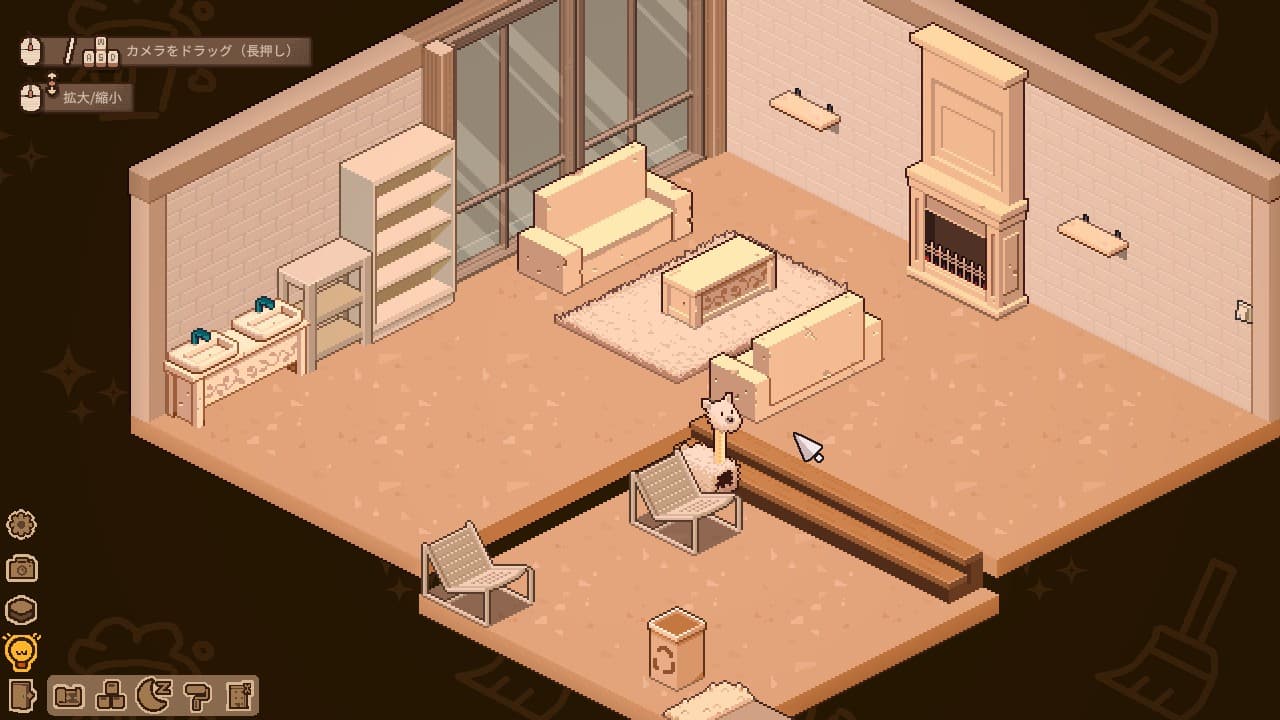This screenshot has height=720, width=1280.
Task: Choose the crescent moon sleep tool
Action: (153, 695)
